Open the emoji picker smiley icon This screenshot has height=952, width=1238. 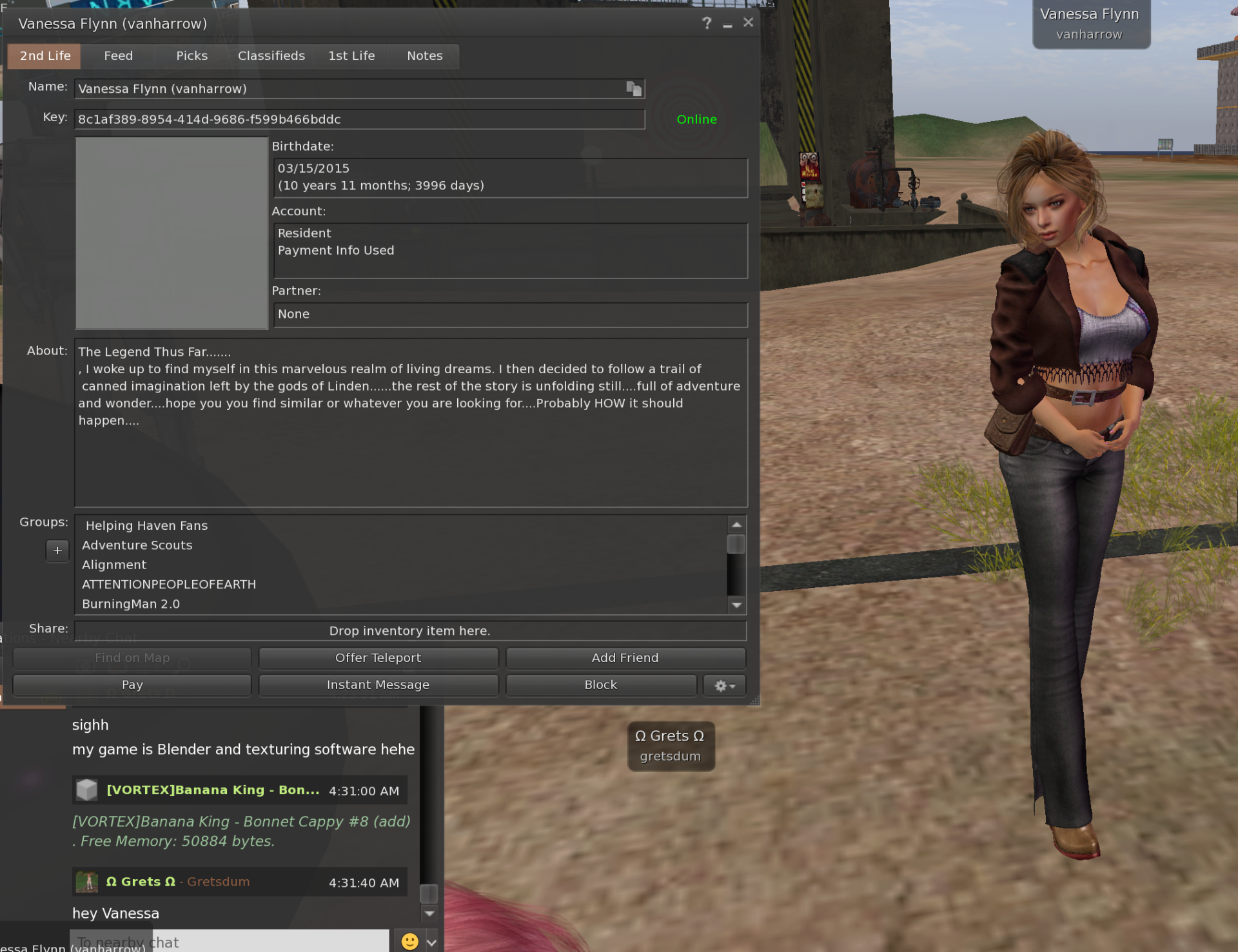point(409,940)
